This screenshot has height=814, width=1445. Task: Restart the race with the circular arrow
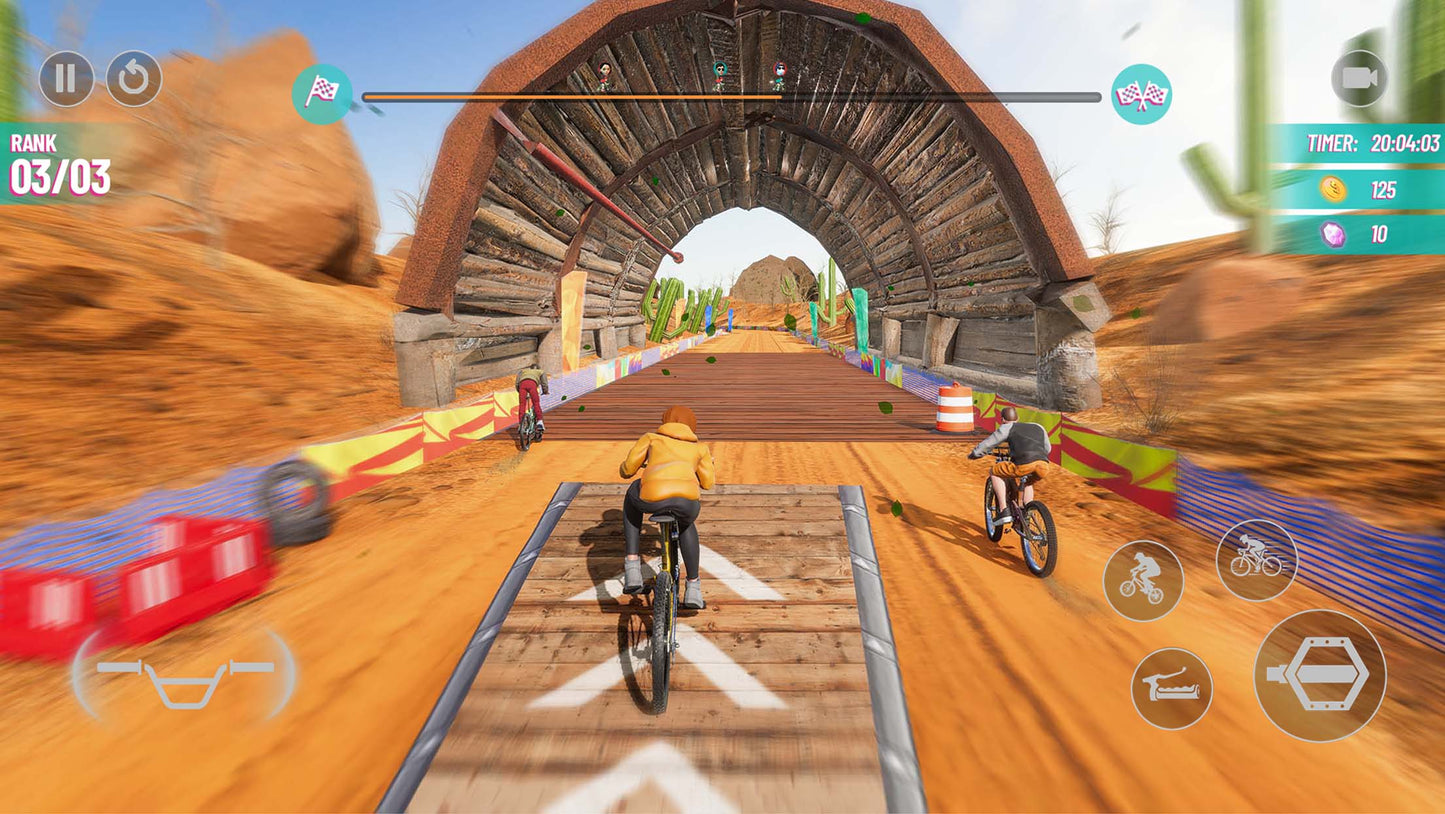point(134,79)
